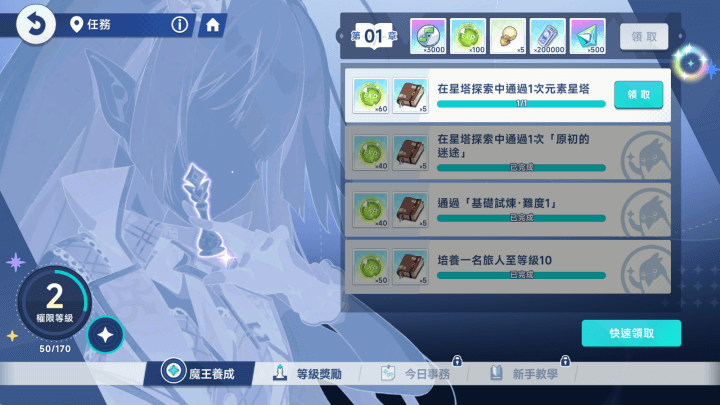The image size is (720, 405).
Task: Return to the home screen
Action: click(x=212, y=25)
